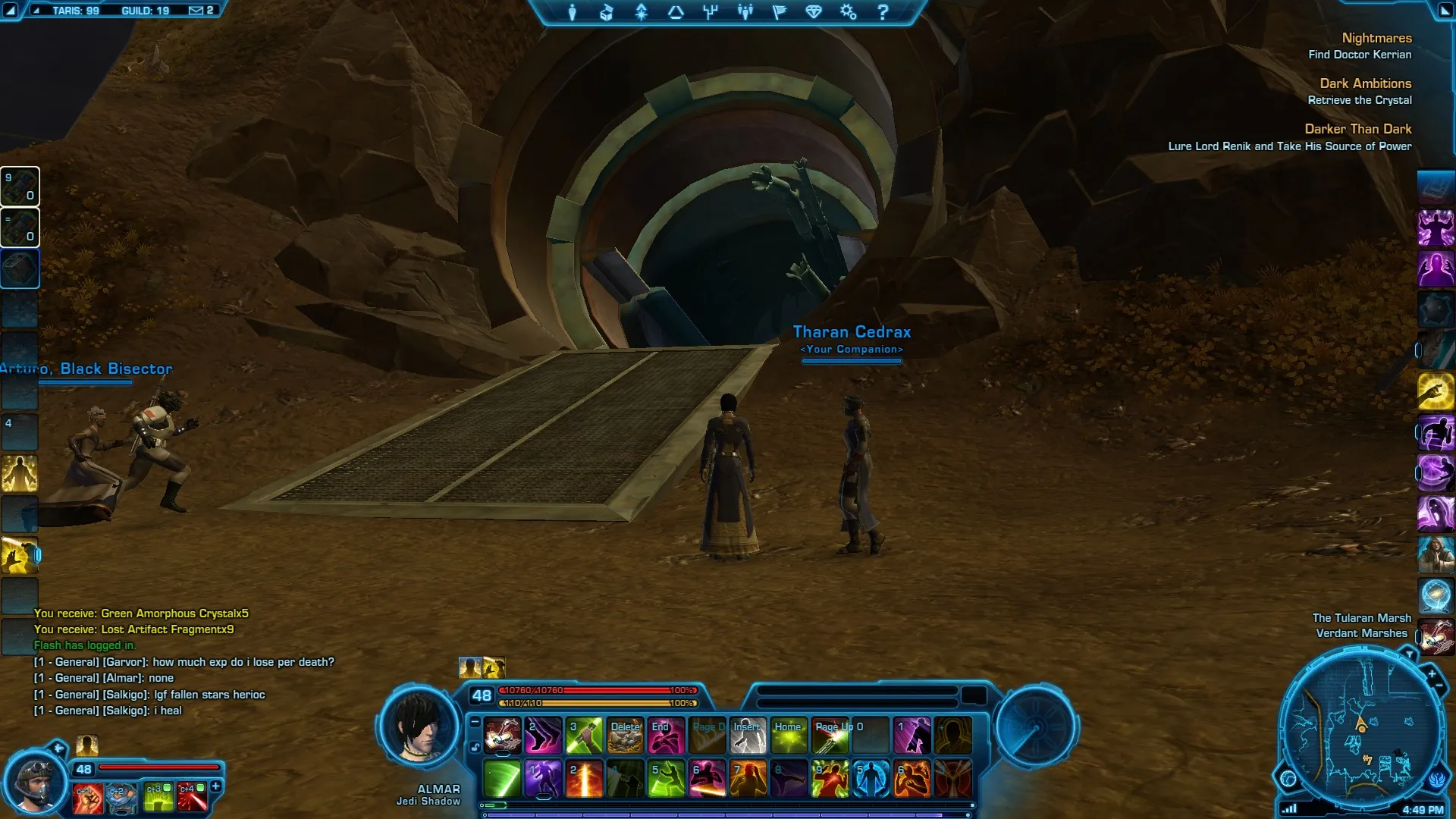Use the fire pillar ability on slot 2
The height and width of the screenshot is (819, 1456).
(584, 779)
